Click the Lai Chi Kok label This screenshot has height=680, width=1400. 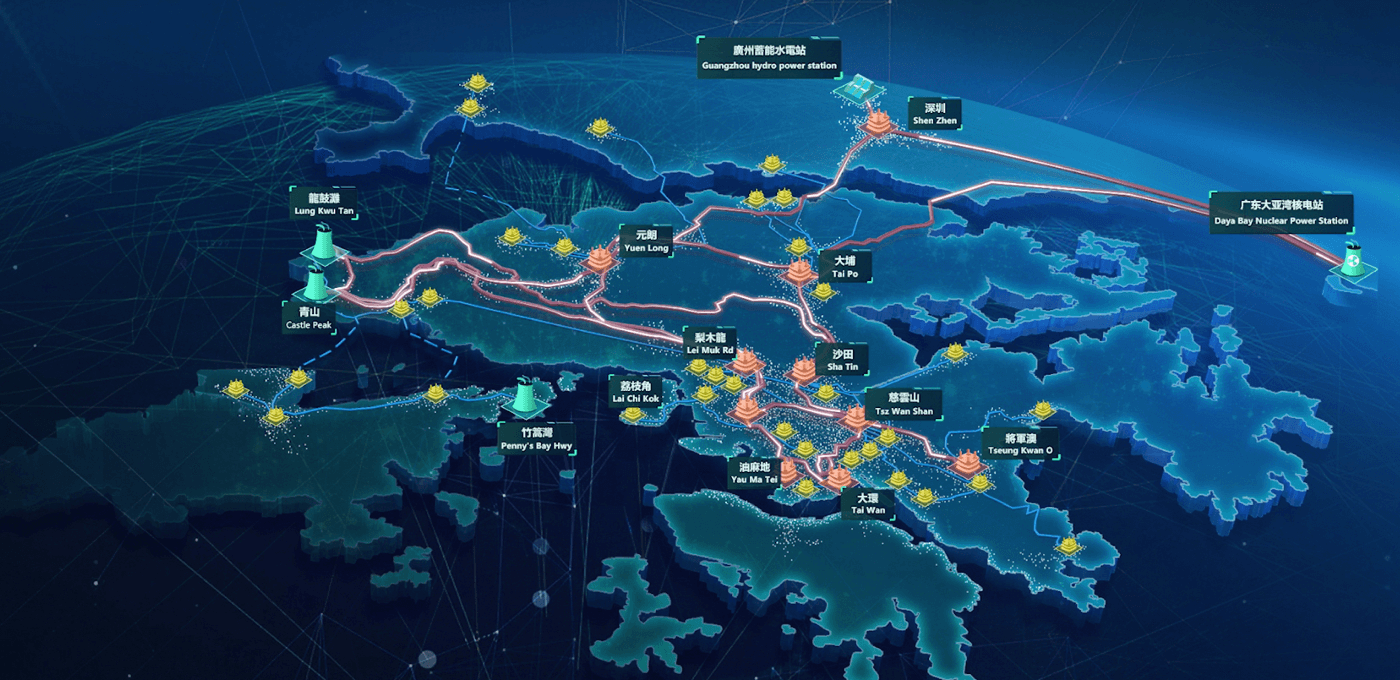click(636, 392)
